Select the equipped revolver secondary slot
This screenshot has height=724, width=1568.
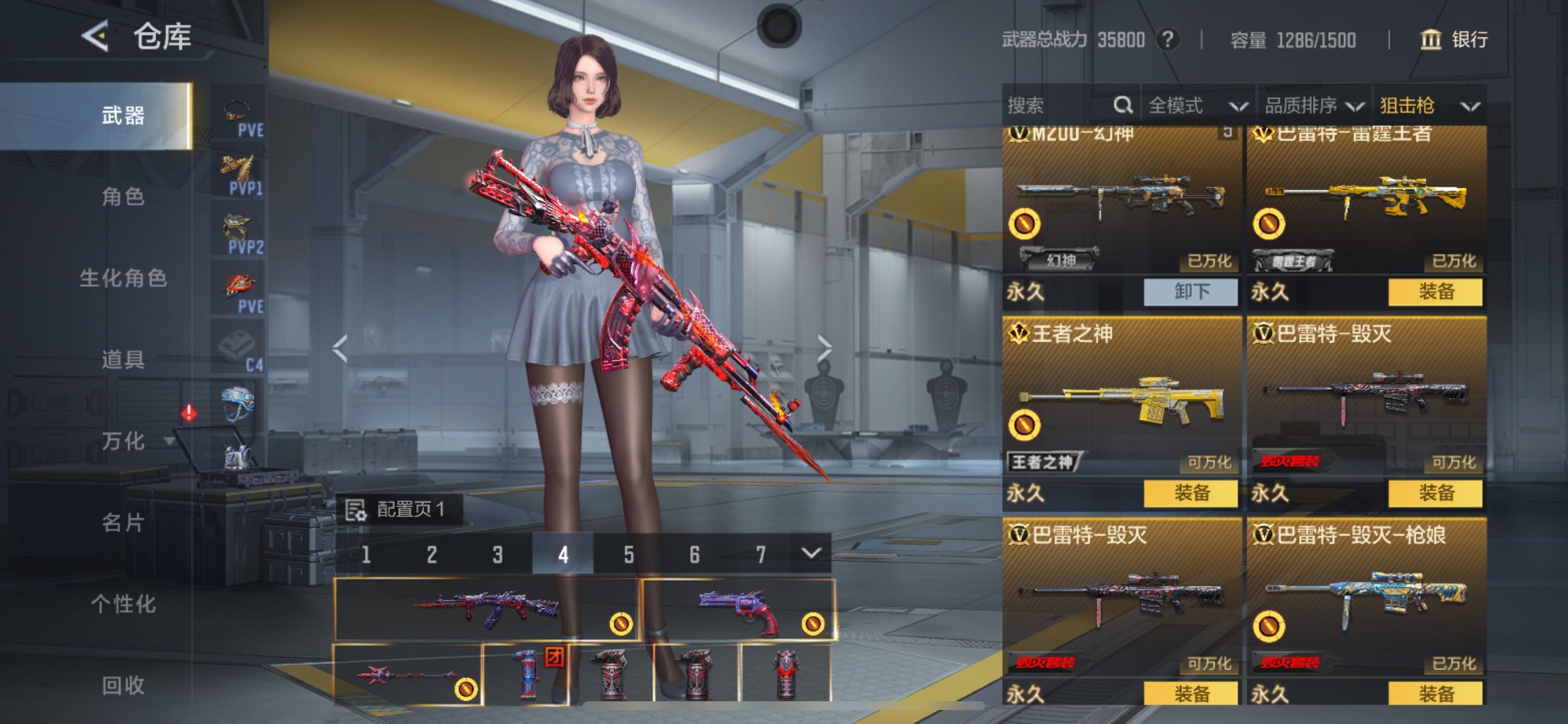click(x=738, y=609)
